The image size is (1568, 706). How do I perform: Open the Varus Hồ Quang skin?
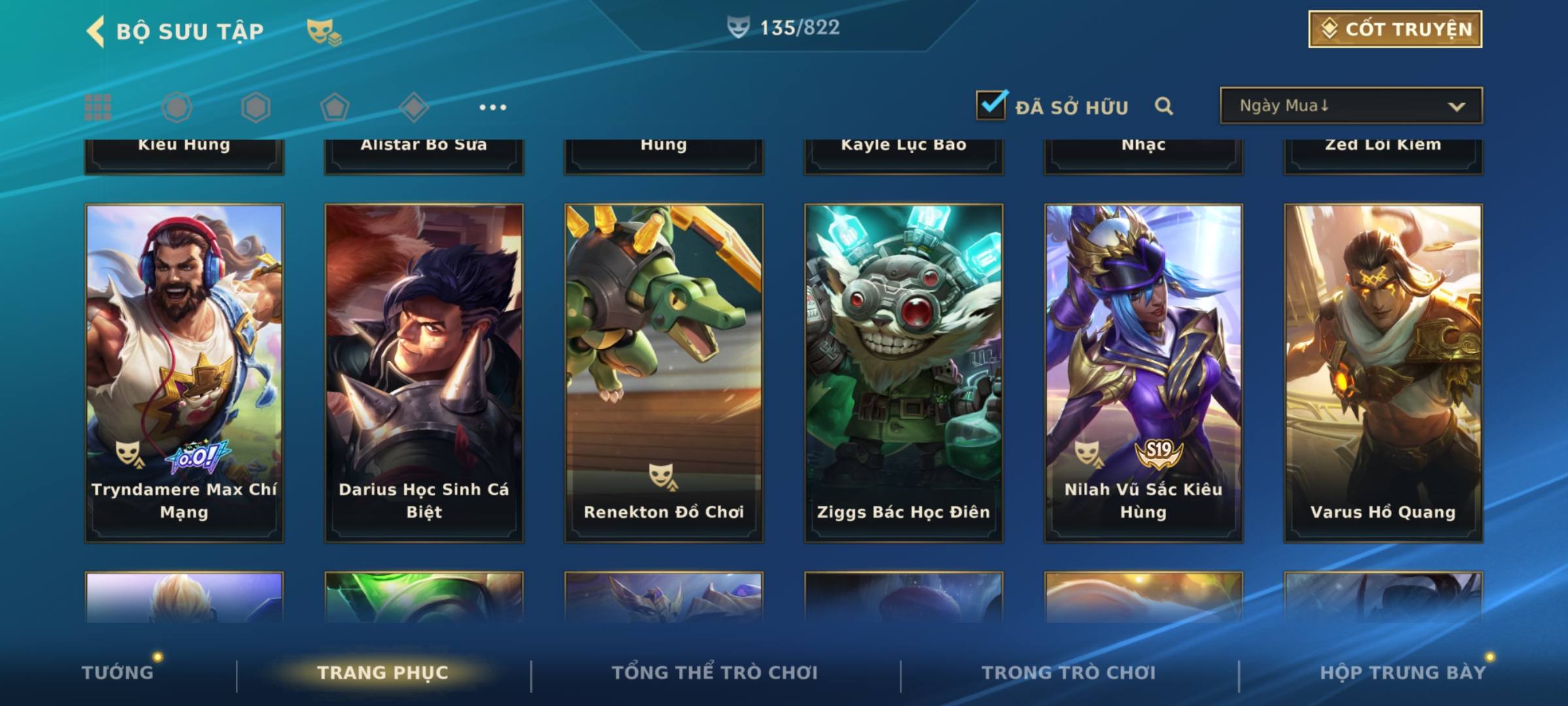click(x=1383, y=373)
